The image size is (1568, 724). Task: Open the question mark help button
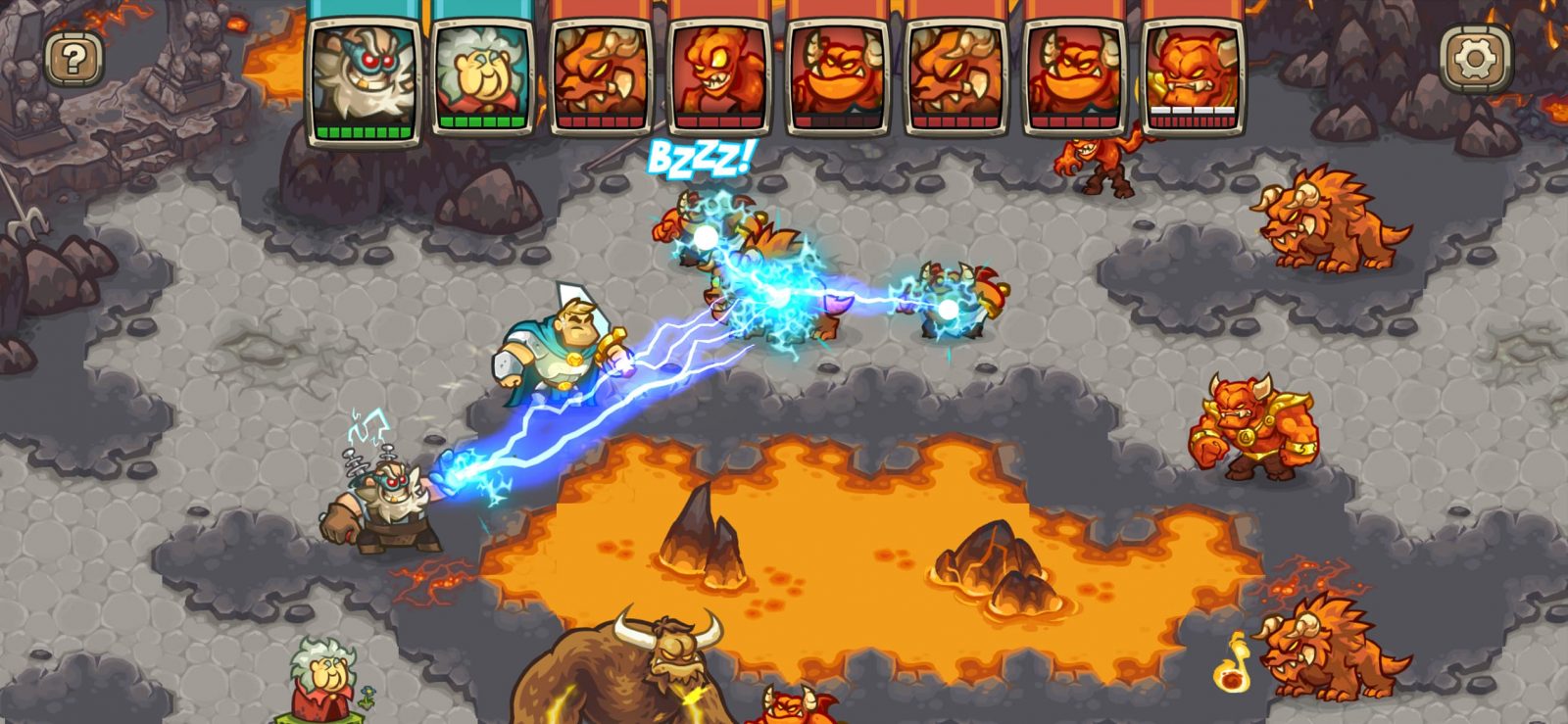(73, 60)
